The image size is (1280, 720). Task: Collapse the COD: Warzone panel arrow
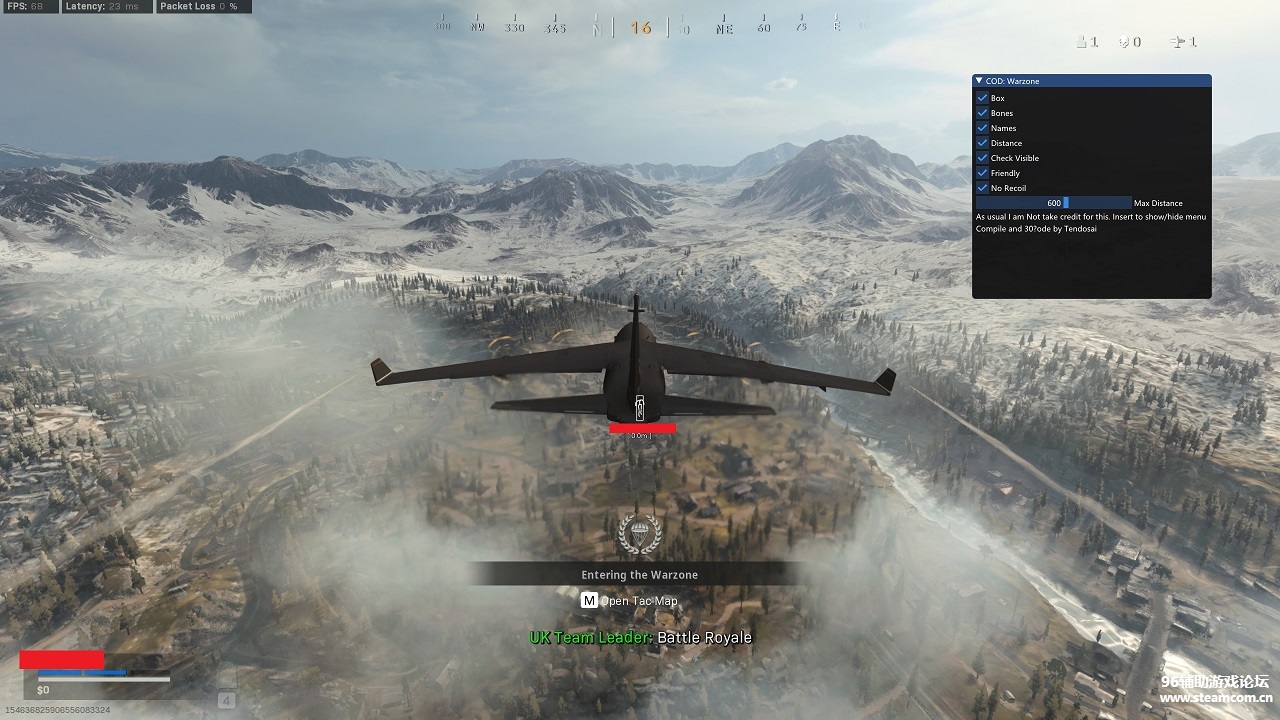pyautogui.click(x=980, y=81)
